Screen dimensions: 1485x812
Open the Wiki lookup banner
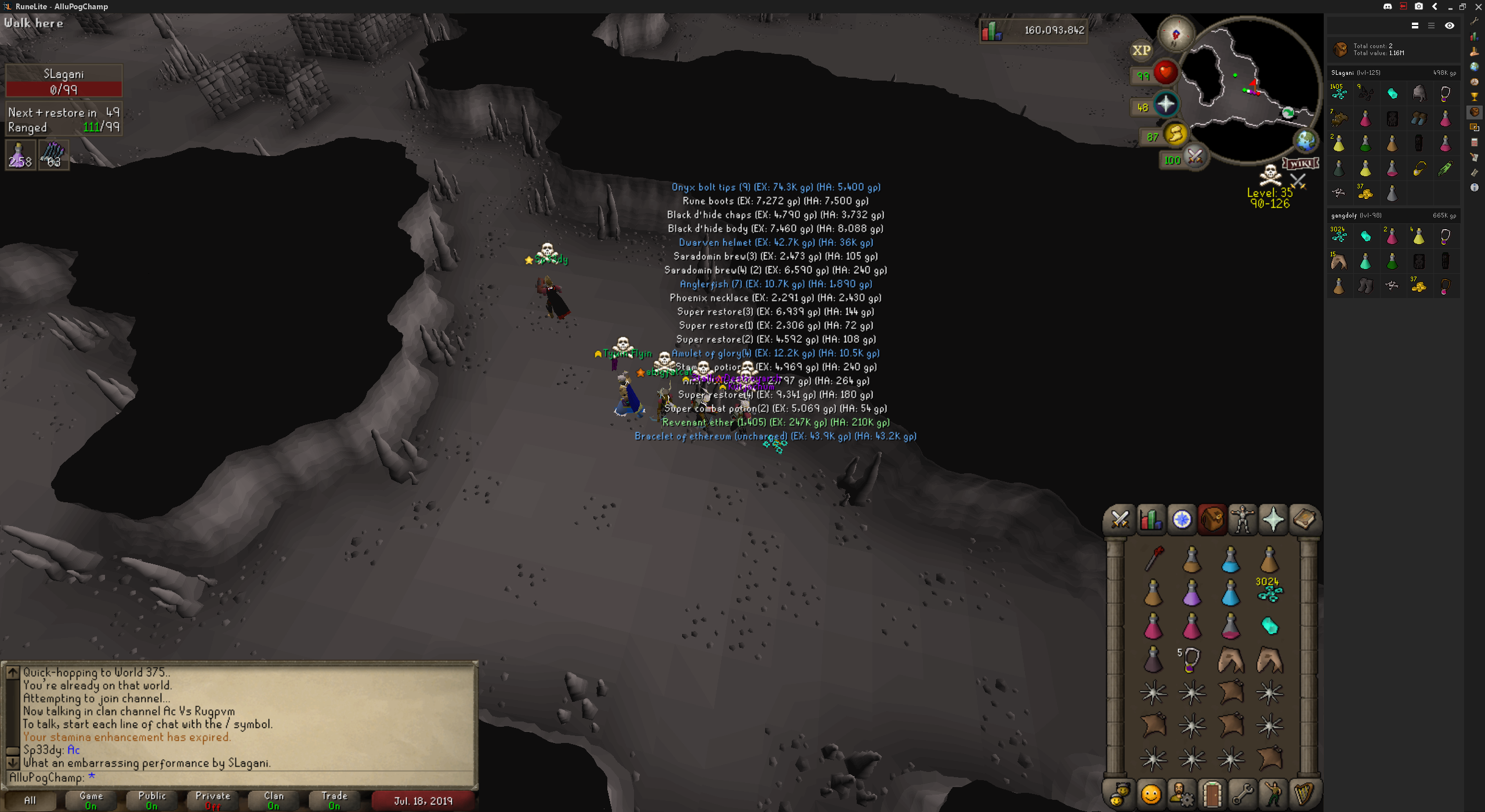click(1300, 164)
